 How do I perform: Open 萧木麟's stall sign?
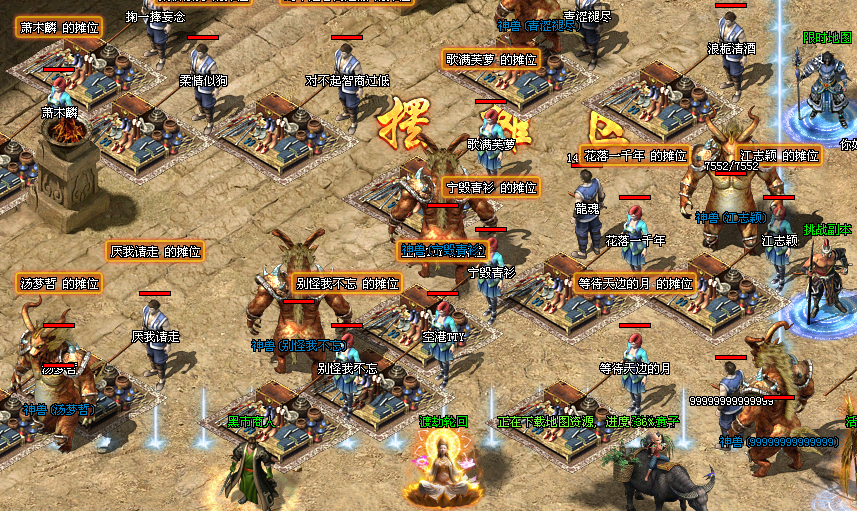(60, 28)
